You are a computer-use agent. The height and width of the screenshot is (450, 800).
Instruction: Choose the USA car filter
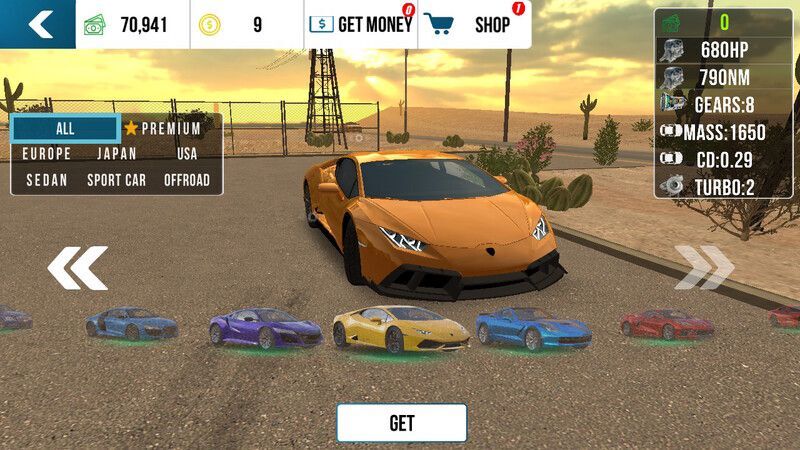(187, 154)
